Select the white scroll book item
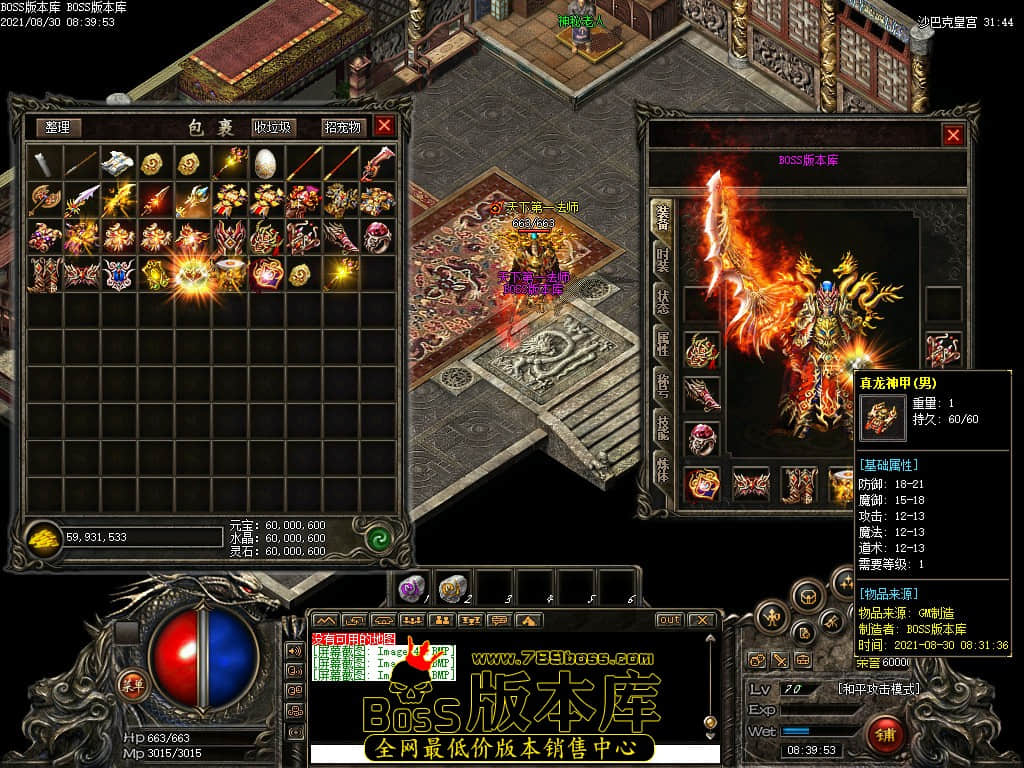Image resolution: width=1024 pixels, height=768 pixels. pyautogui.click(x=118, y=162)
